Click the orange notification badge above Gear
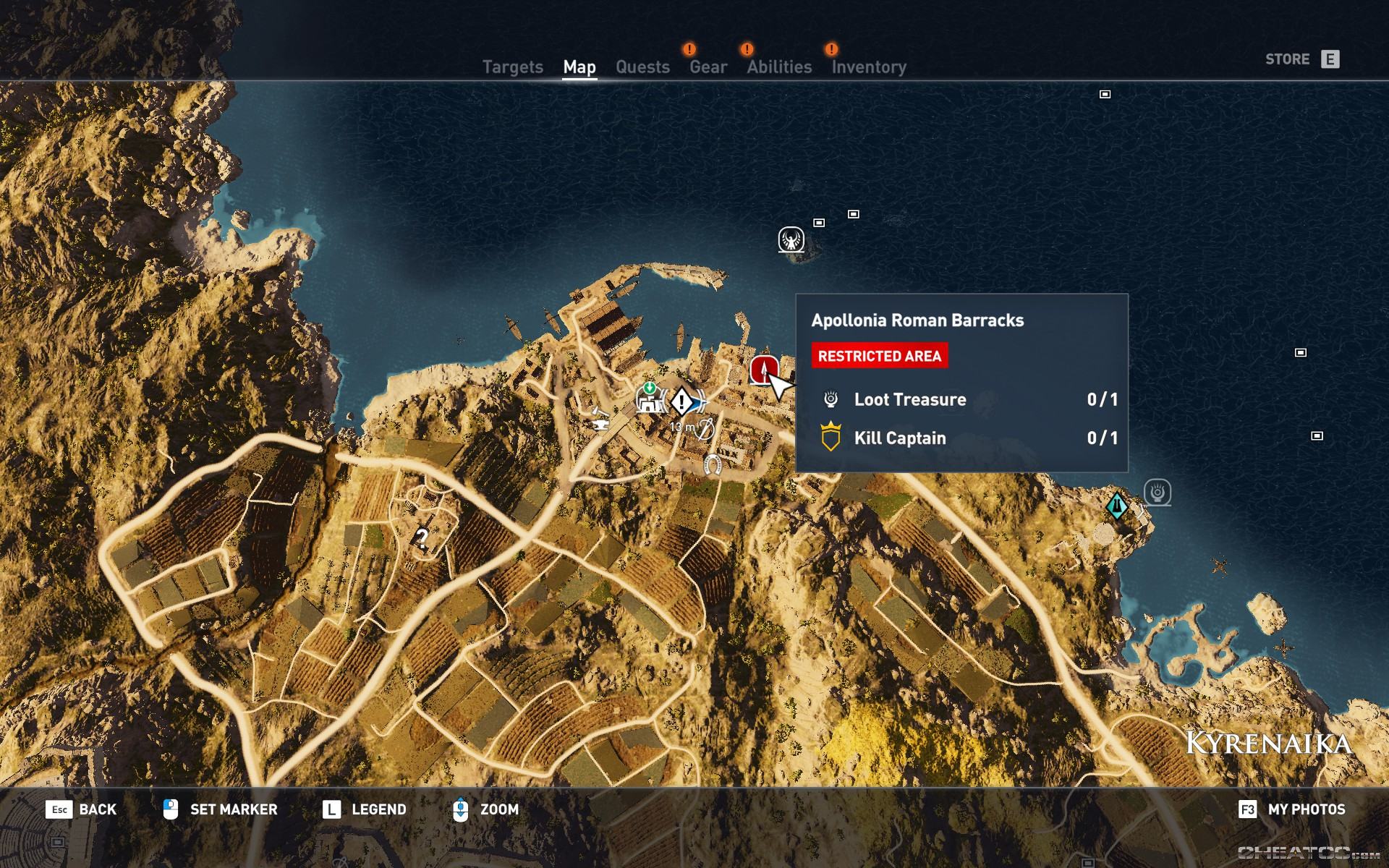1389x868 pixels. tap(689, 49)
